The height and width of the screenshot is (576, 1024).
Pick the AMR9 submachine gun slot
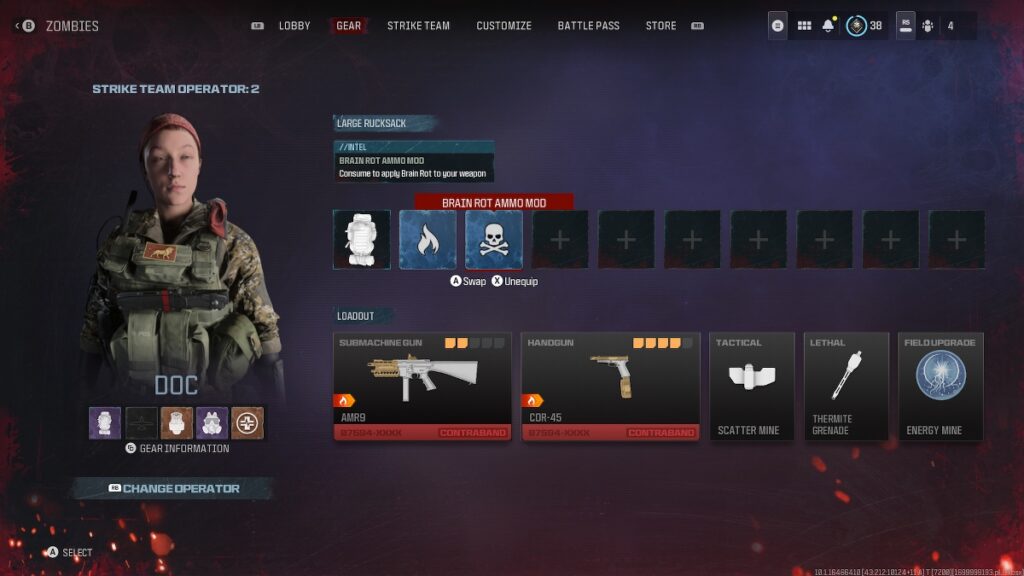[x=423, y=386]
